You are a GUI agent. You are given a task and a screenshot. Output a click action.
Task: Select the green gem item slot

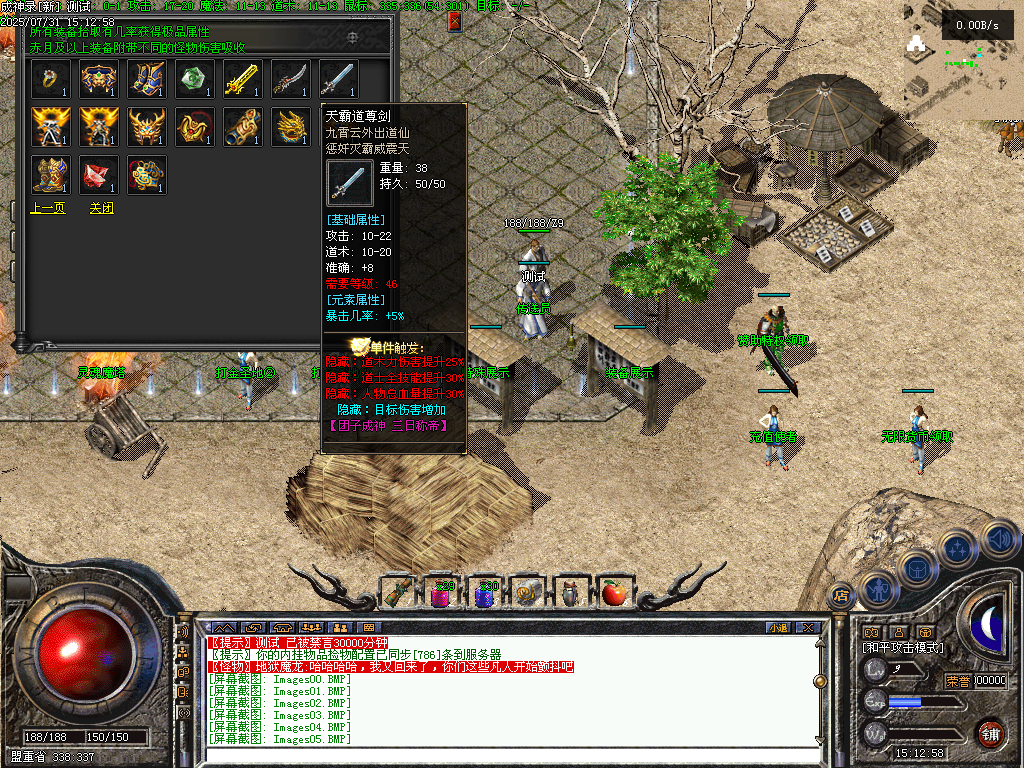pyautogui.click(x=194, y=79)
